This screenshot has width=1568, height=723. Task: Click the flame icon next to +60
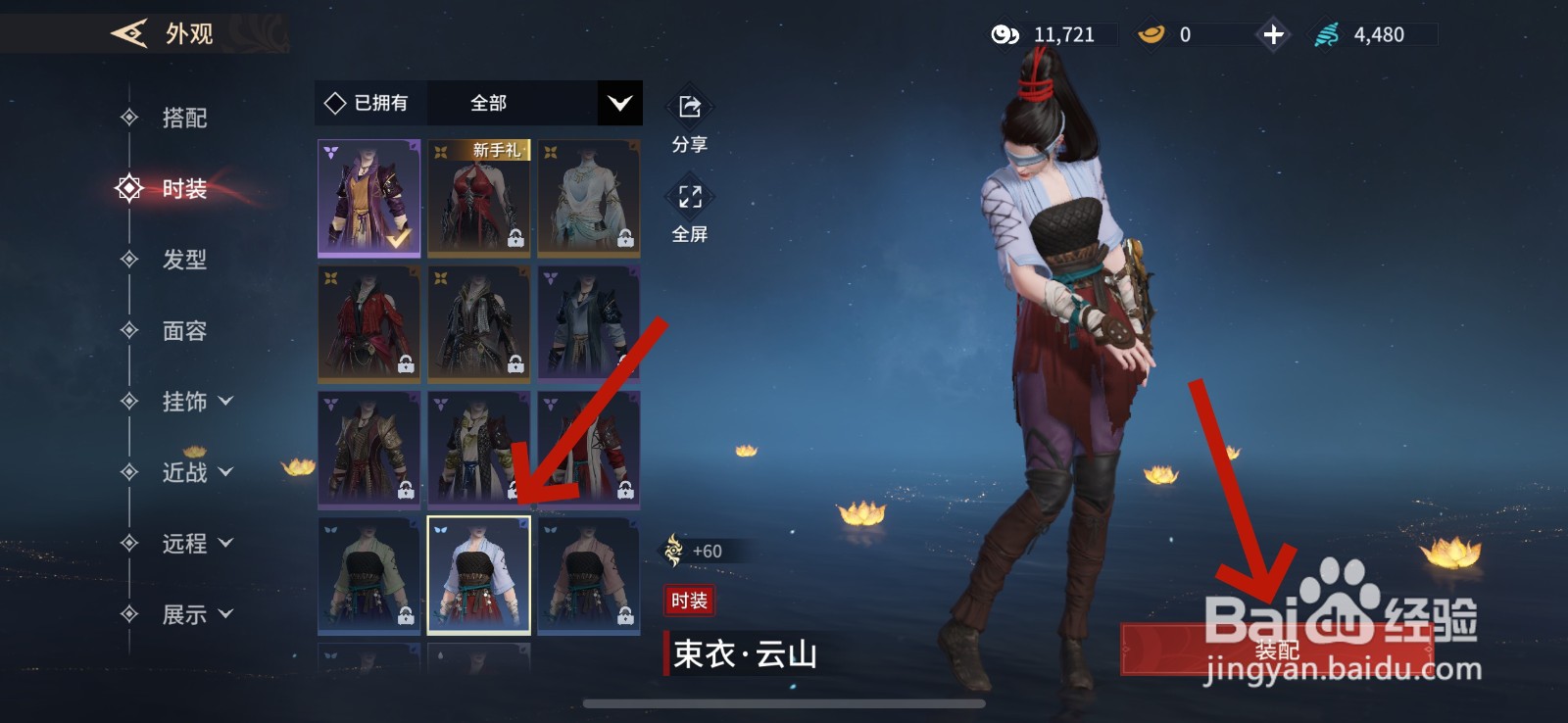[x=674, y=551]
